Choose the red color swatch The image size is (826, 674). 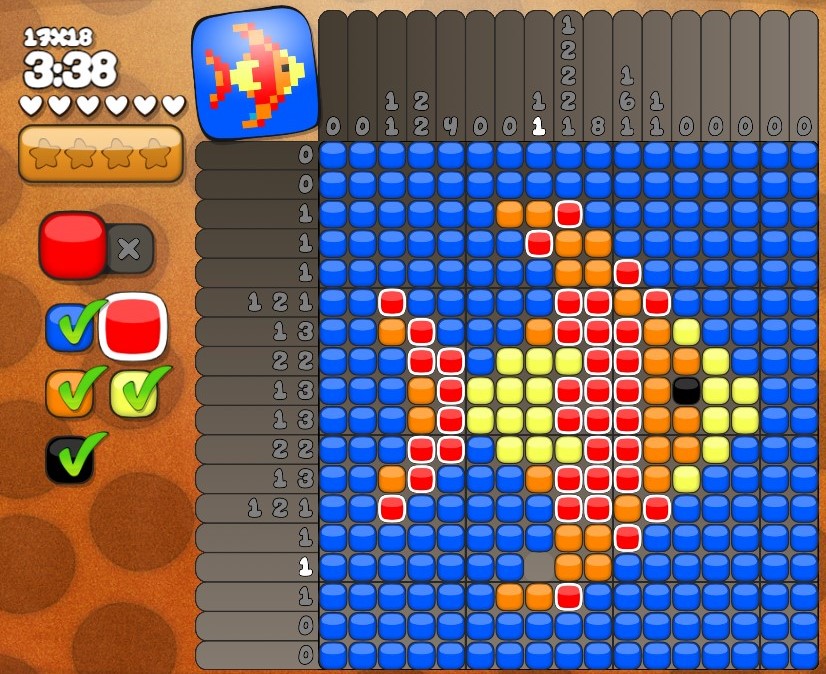[132, 327]
